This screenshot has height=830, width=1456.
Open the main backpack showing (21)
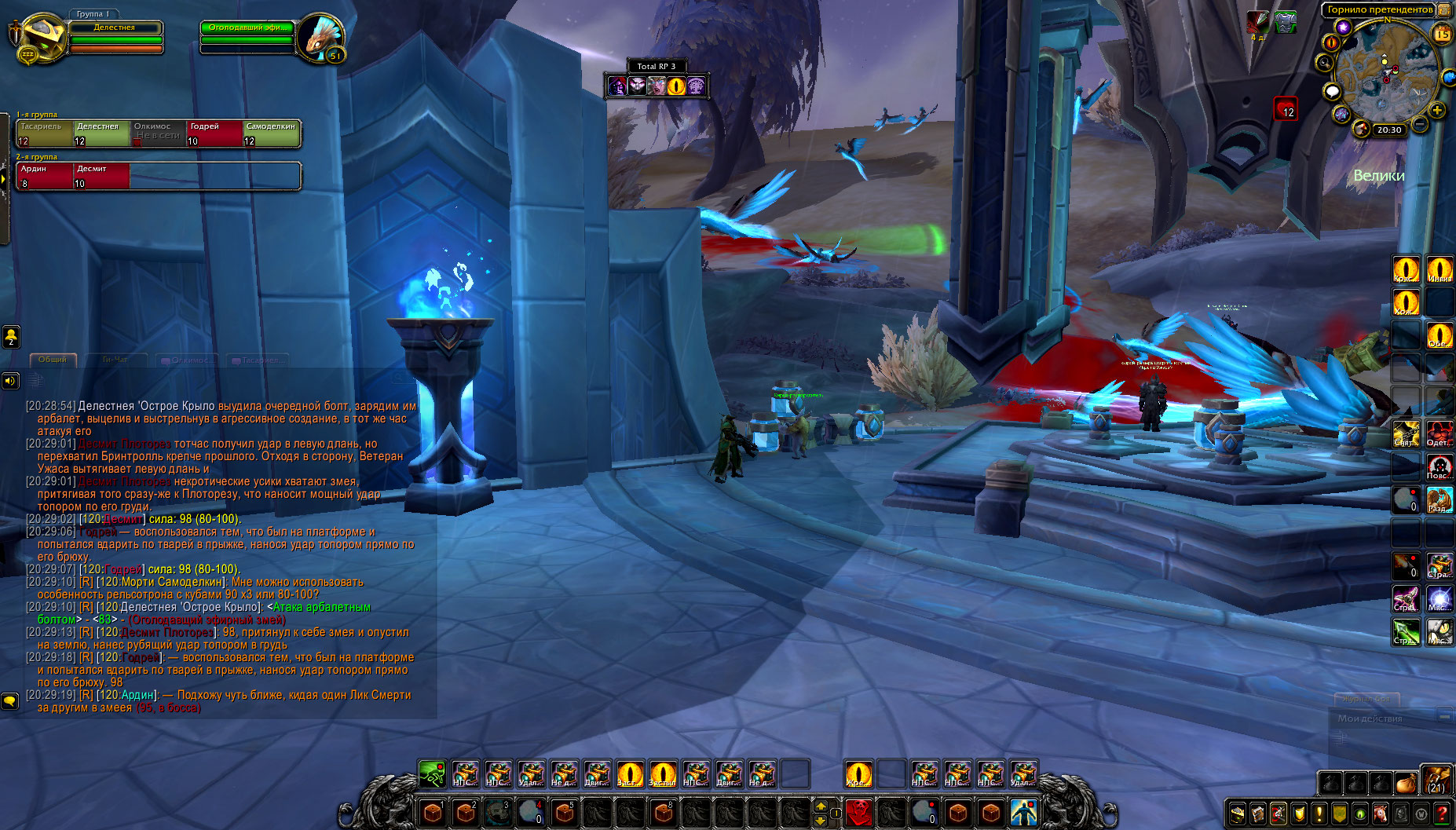tap(1436, 780)
